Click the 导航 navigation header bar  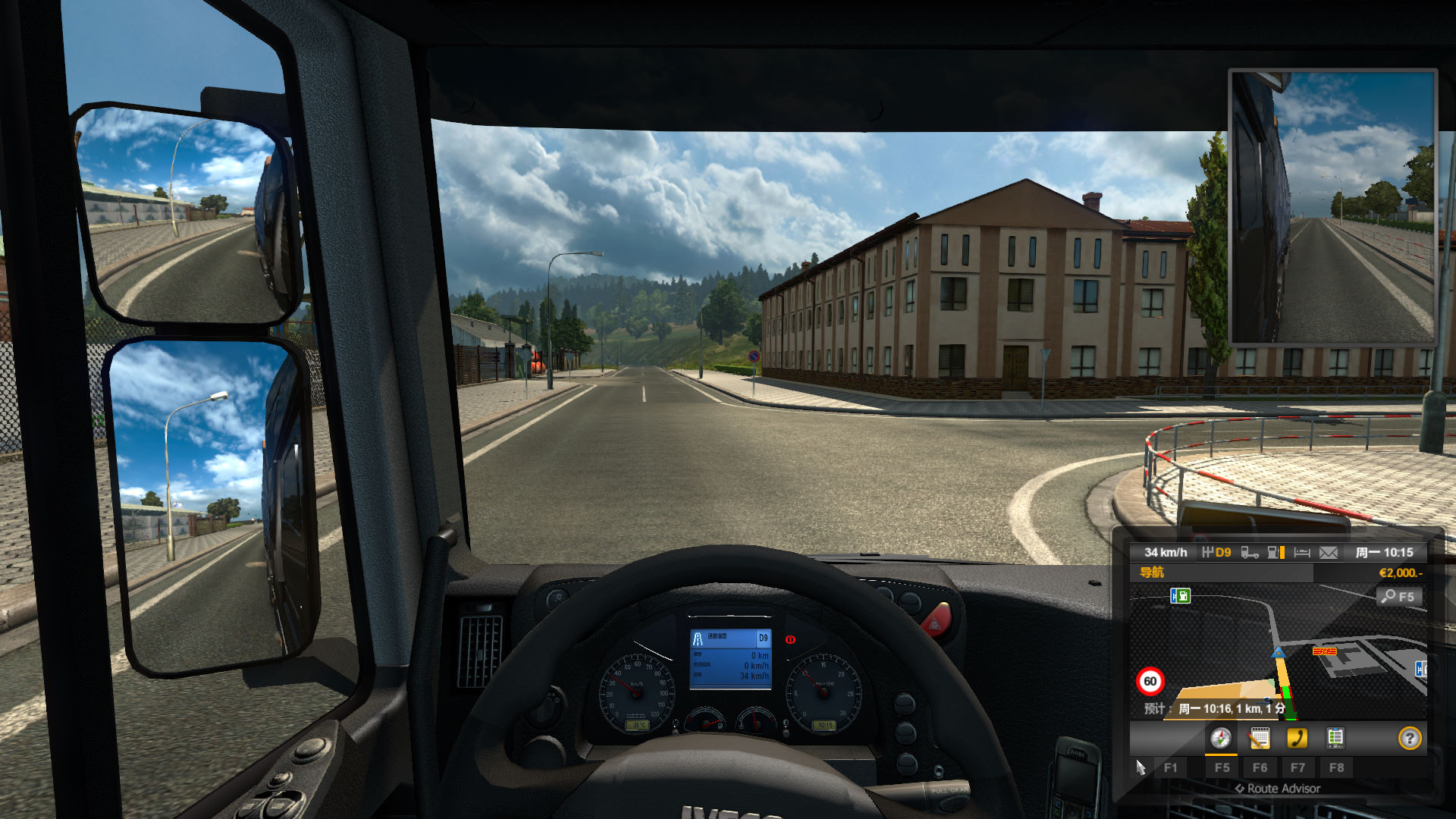[1151, 571]
